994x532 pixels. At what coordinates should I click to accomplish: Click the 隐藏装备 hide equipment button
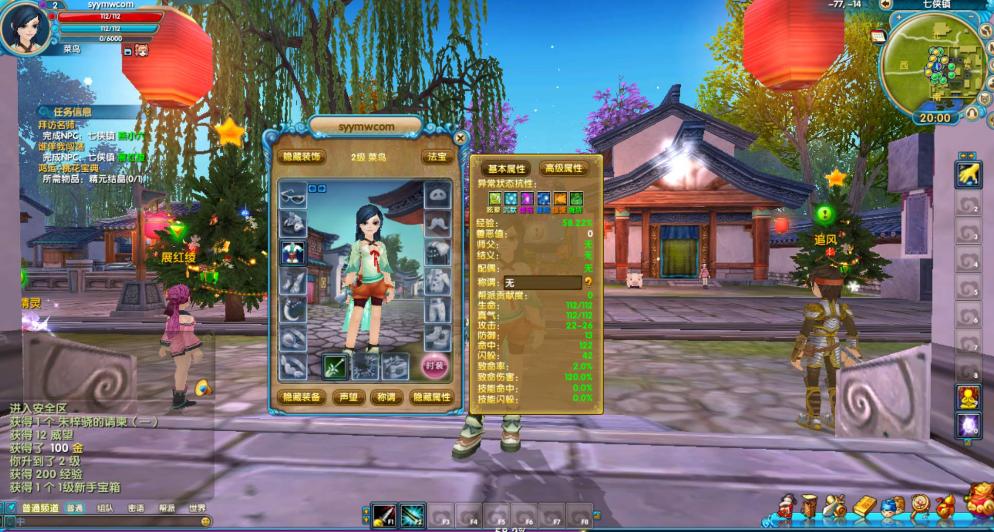click(301, 397)
